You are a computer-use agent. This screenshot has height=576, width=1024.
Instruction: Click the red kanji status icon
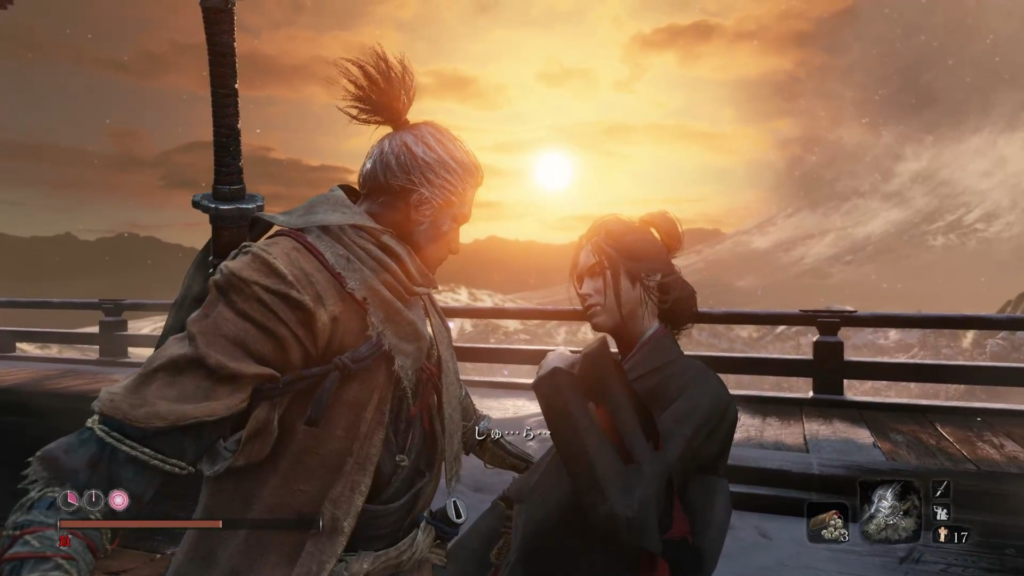pos(65,541)
